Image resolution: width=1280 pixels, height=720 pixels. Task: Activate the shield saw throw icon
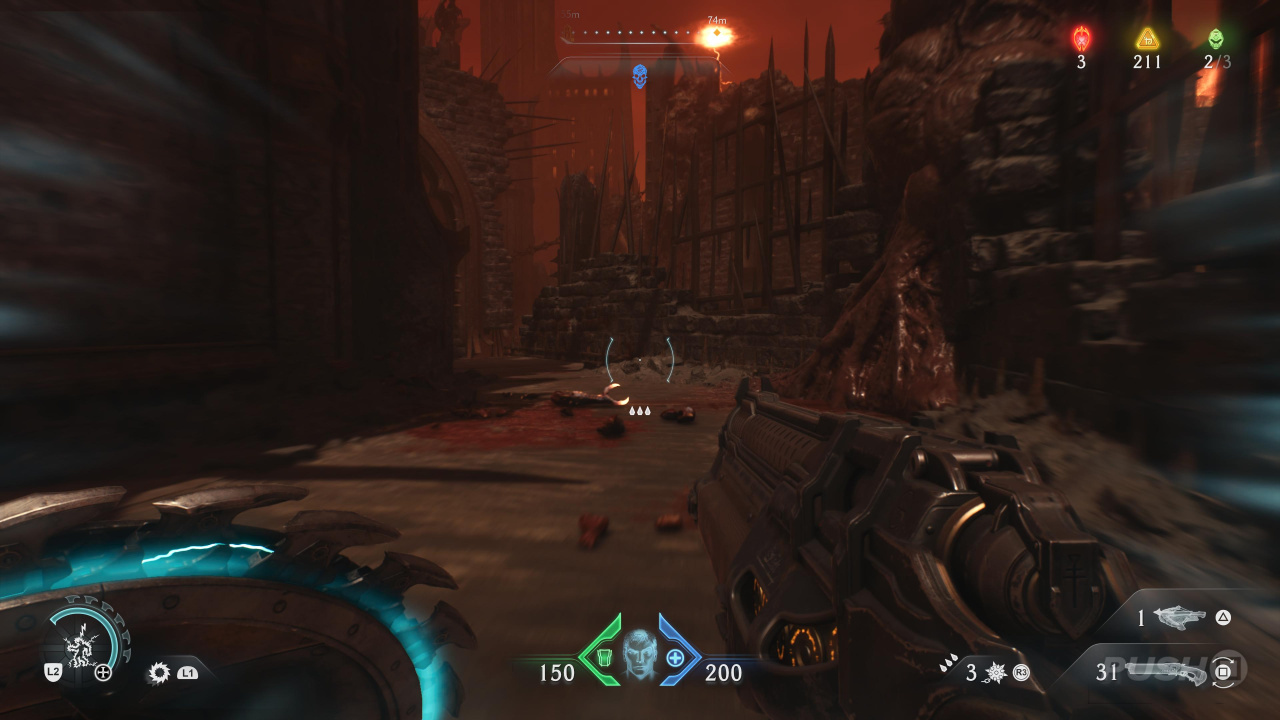pyautogui.click(x=159, y=673)
